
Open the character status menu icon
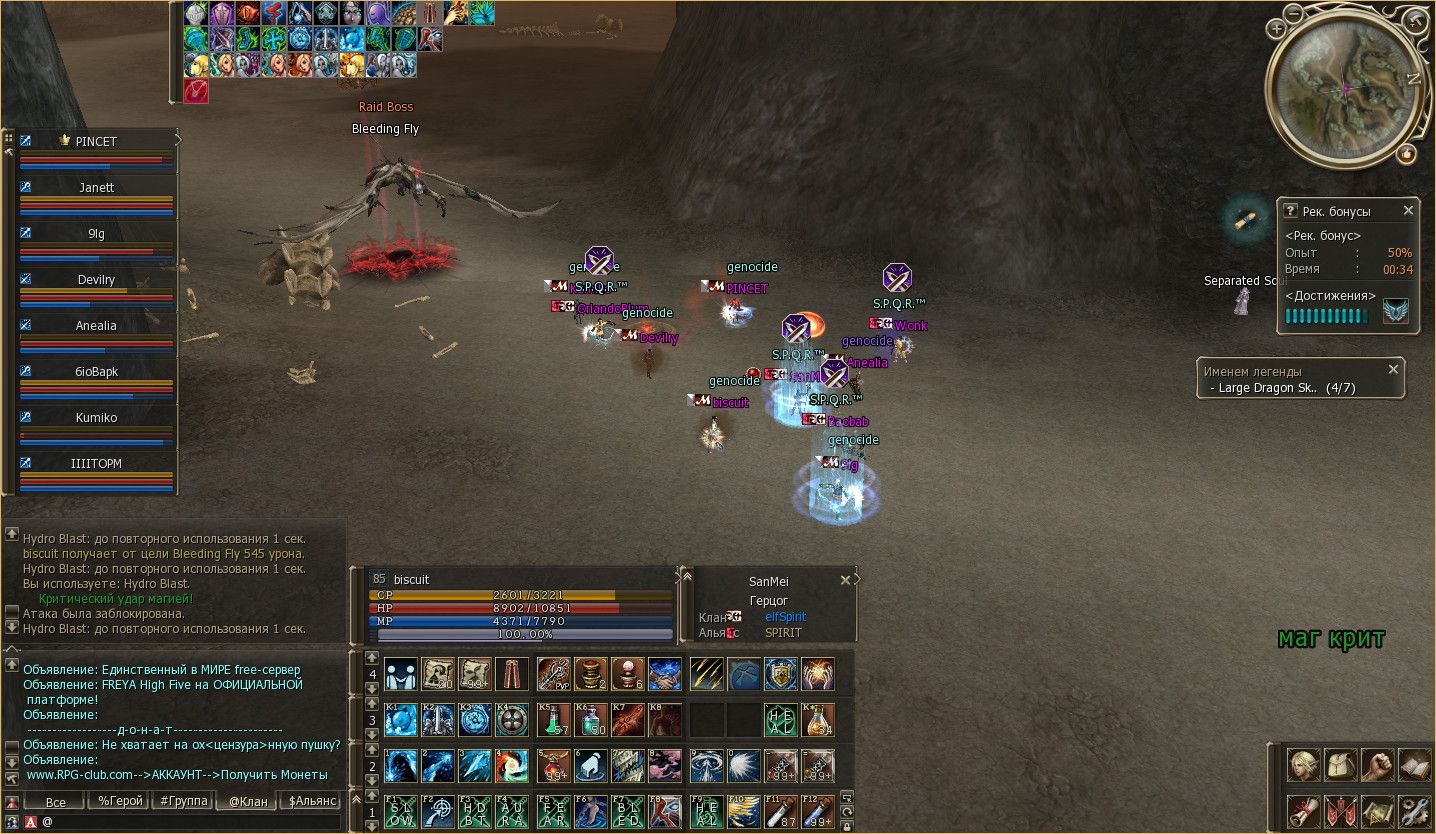coord(1303,765)
